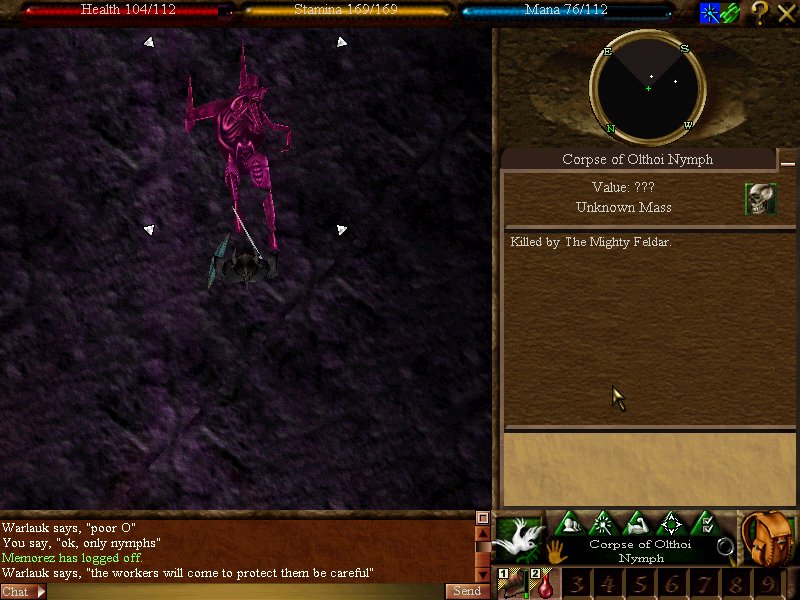Click the green chain link icon
The image size is (800, 600).
730,13
